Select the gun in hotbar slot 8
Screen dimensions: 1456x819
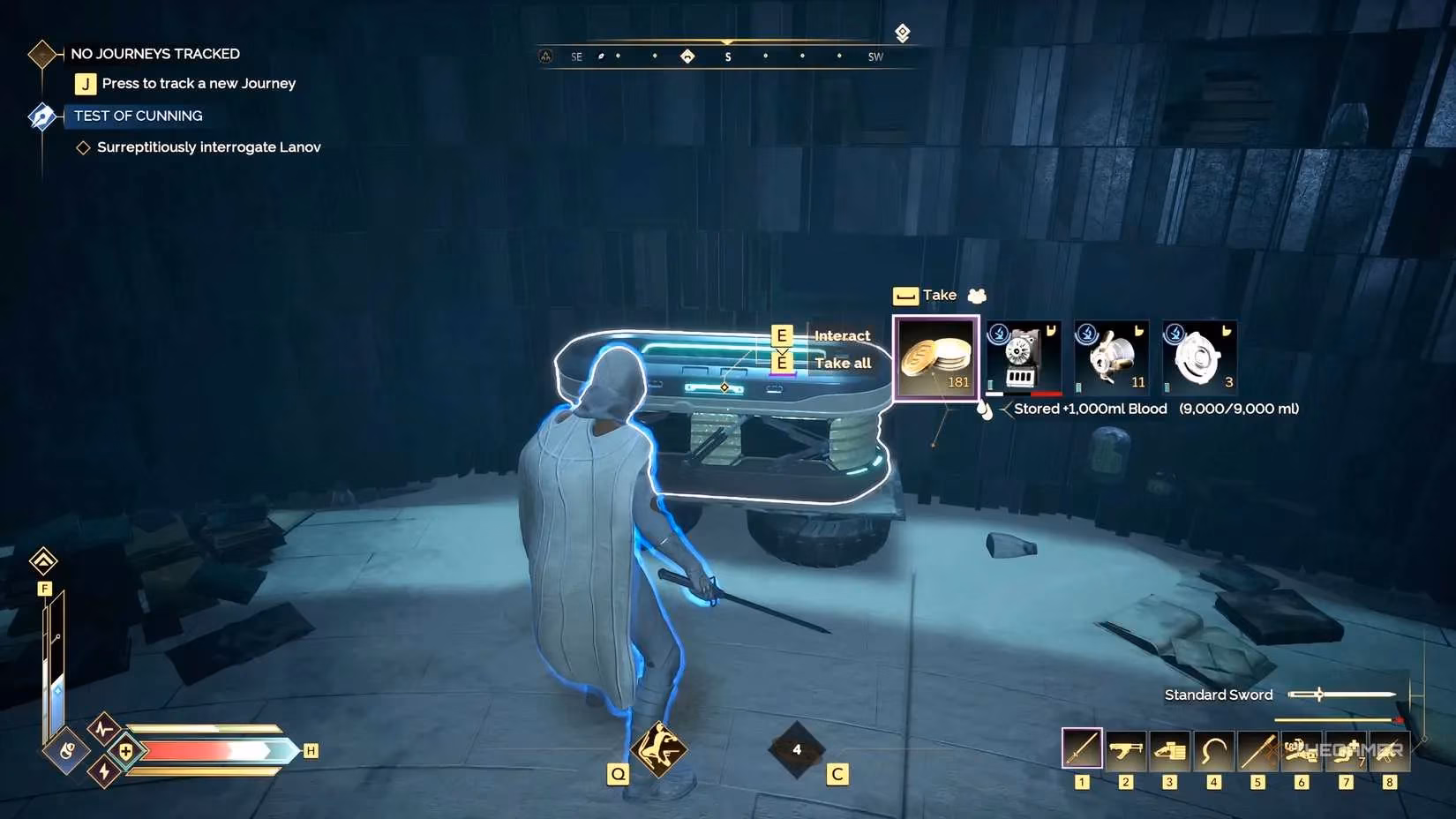tap(1389, 750)
